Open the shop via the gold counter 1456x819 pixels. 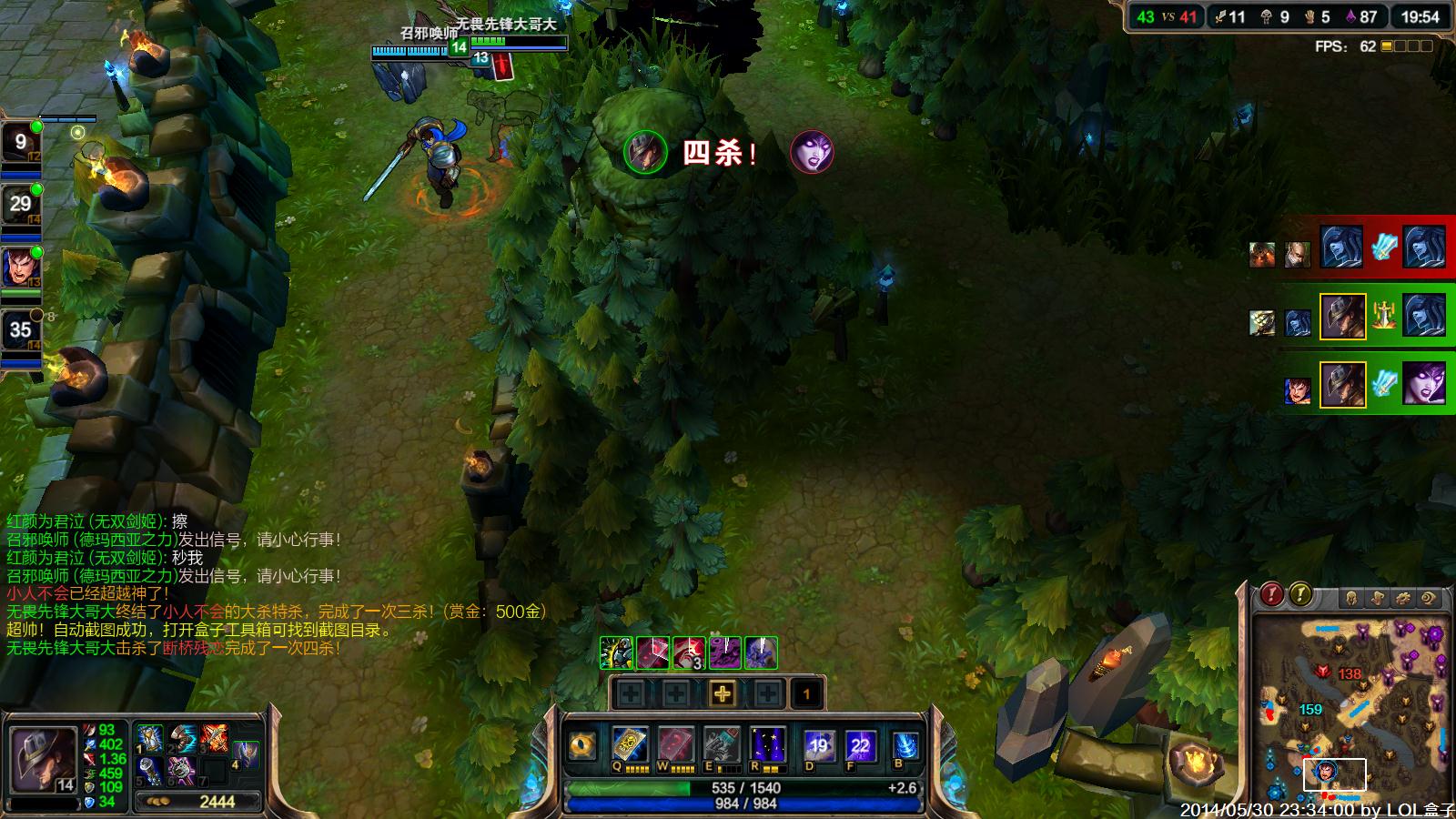coord(198,802)
